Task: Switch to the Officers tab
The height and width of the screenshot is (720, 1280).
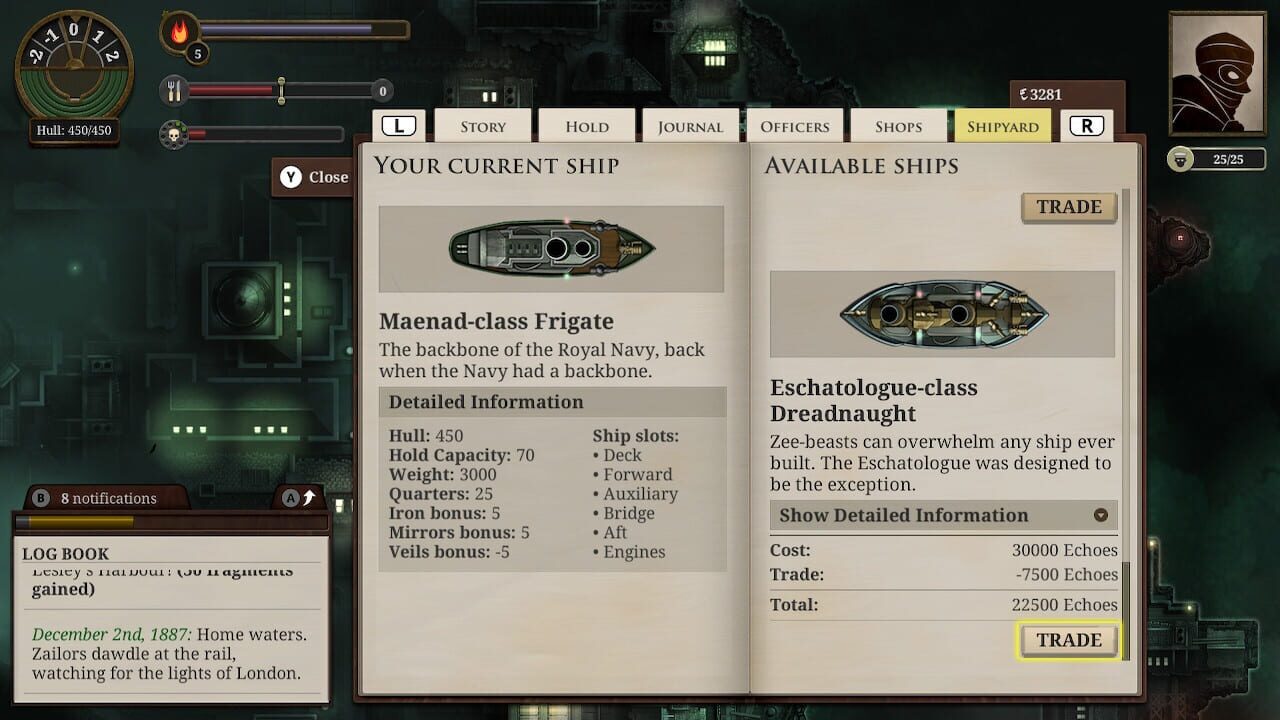Action: click(795, 126)
